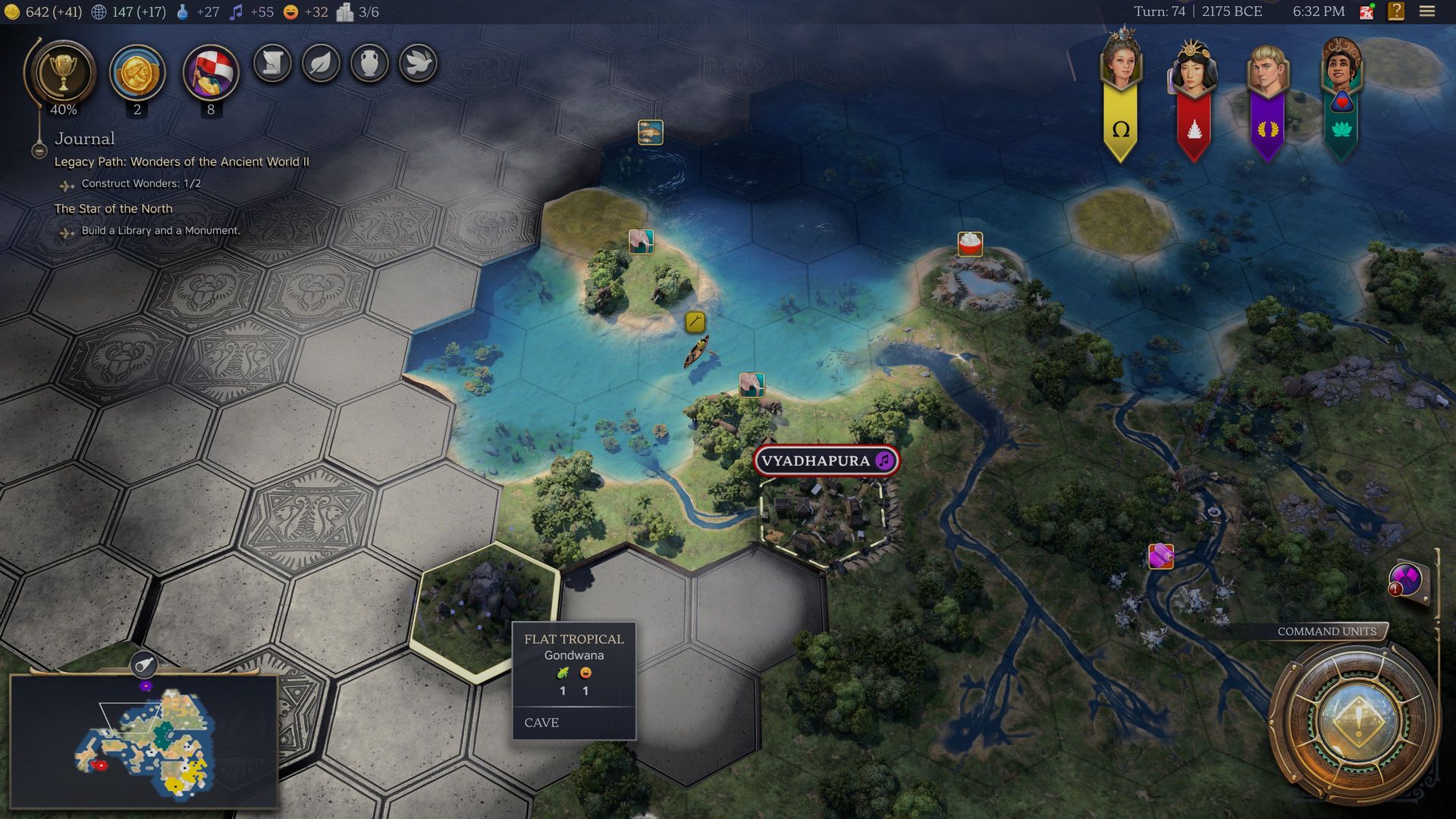This screenshot has height=819, width=1456.
Task: Select the yellow omega banner leader
Action: [1120, 95]
